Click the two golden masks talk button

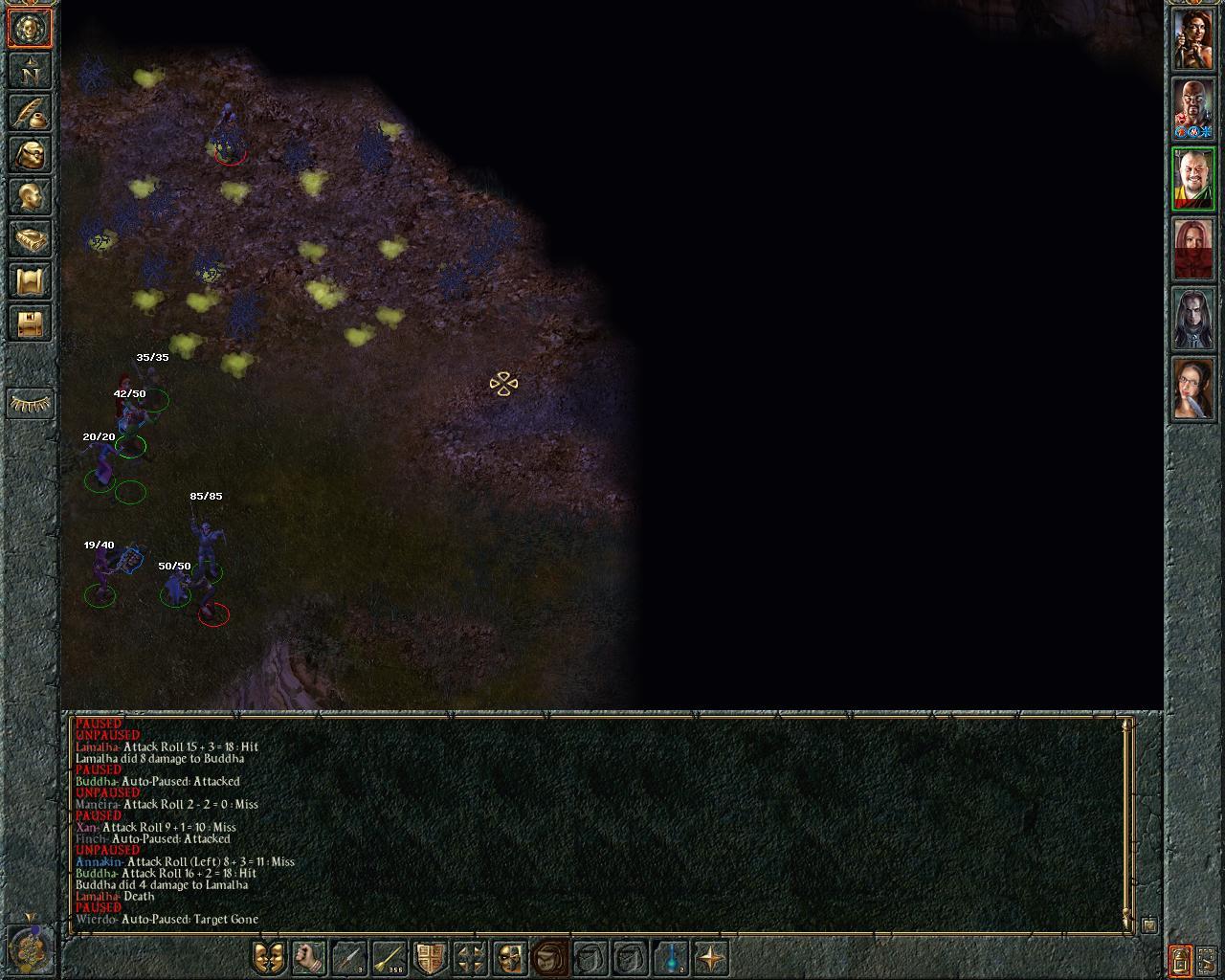click(x=270, y=957)
